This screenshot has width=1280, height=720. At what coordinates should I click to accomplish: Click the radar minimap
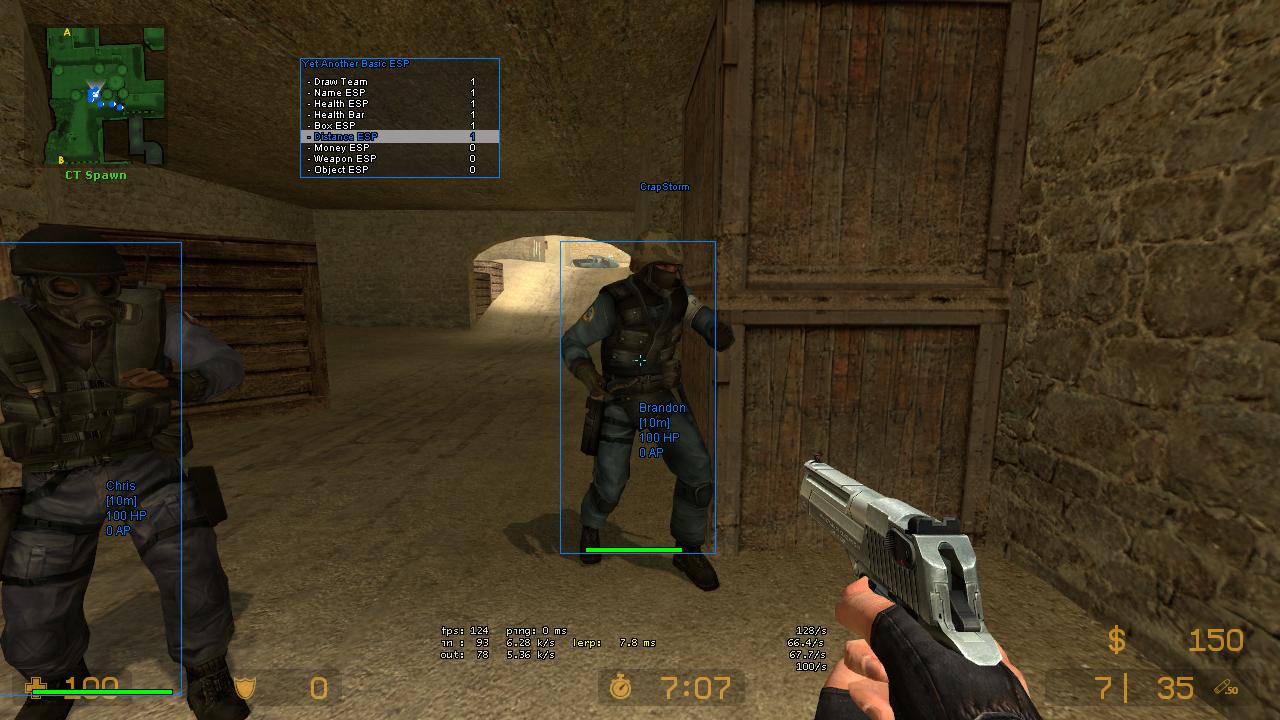(x=105, y=96)
